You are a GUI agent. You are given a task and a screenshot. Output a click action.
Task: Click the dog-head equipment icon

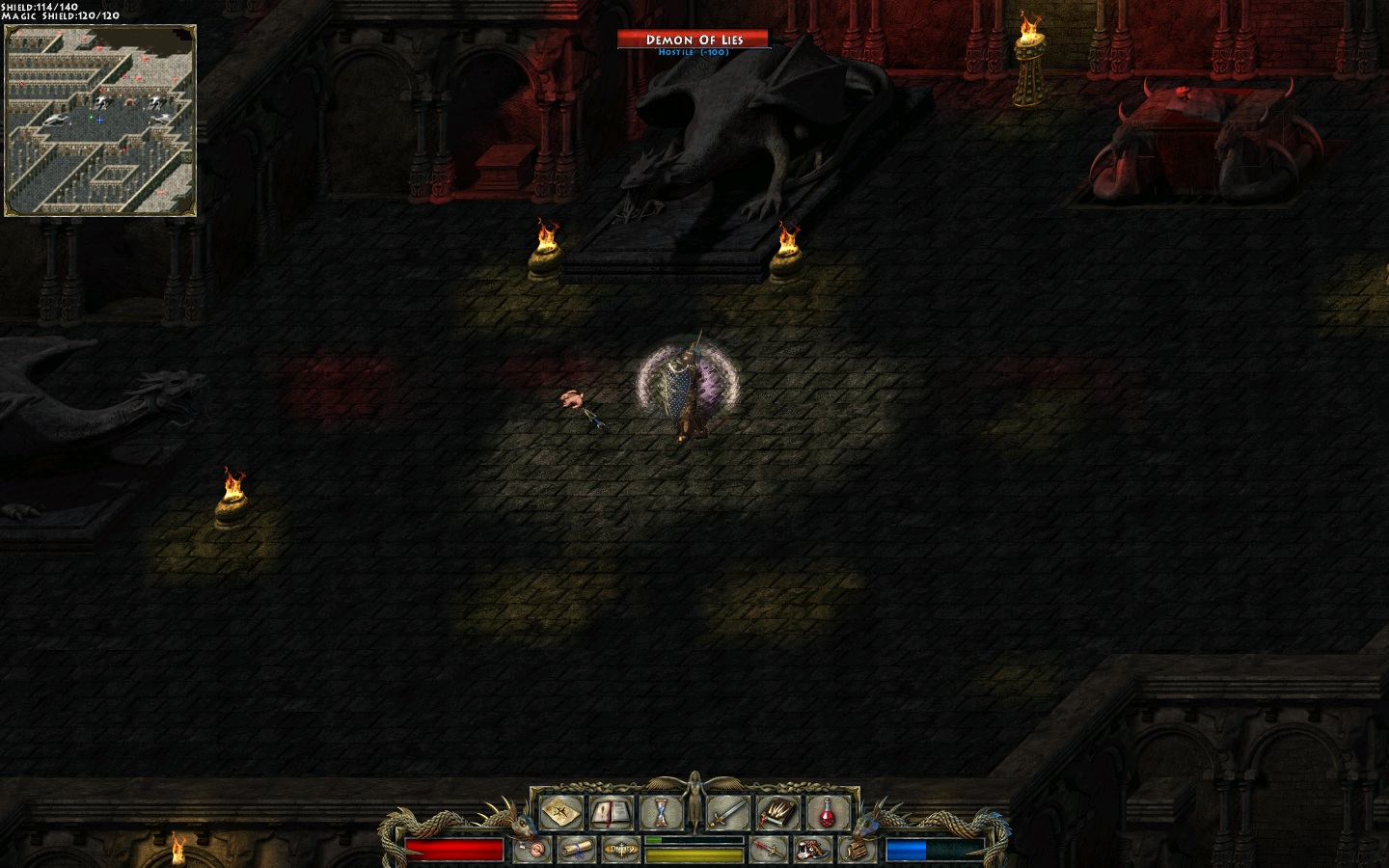point(810,848)
